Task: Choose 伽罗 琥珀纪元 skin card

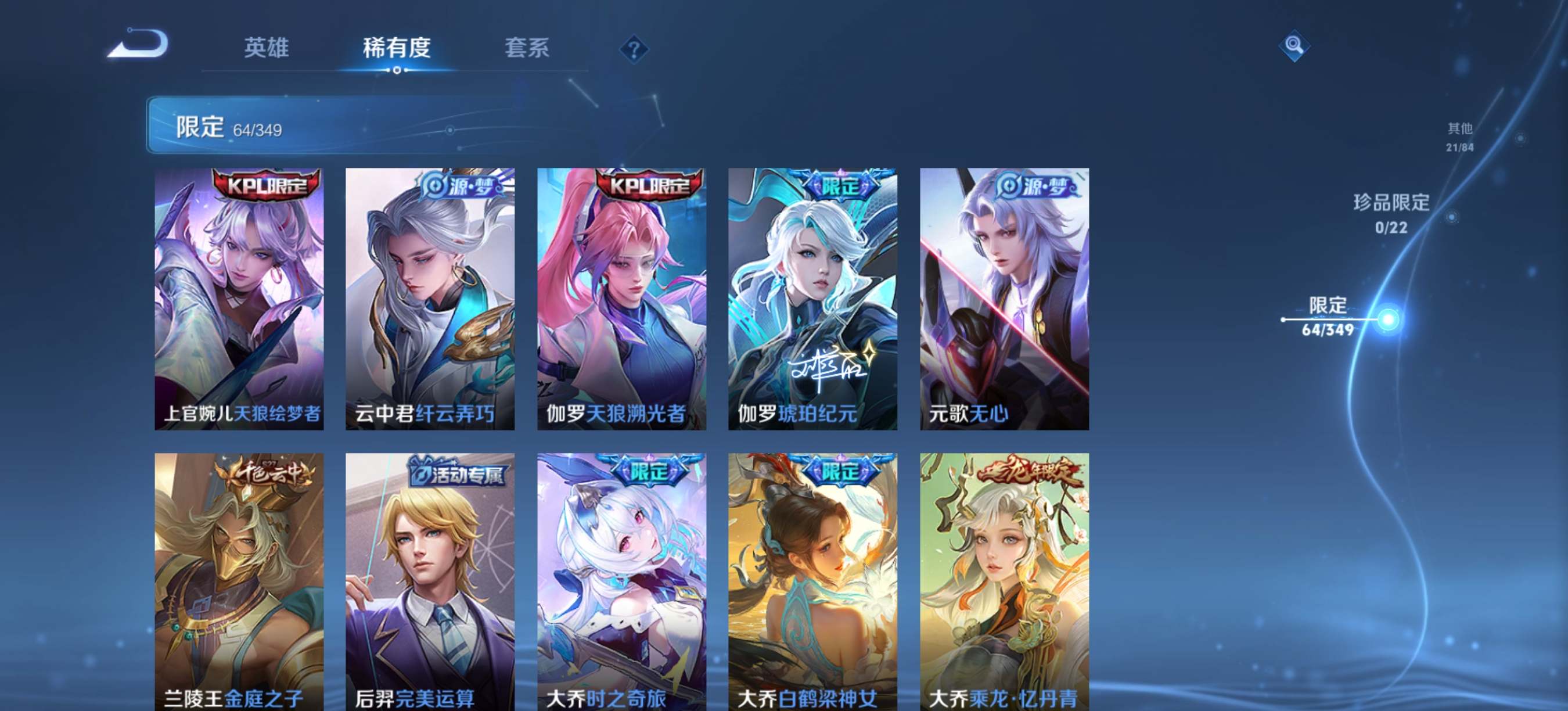Action: [812, 299]
